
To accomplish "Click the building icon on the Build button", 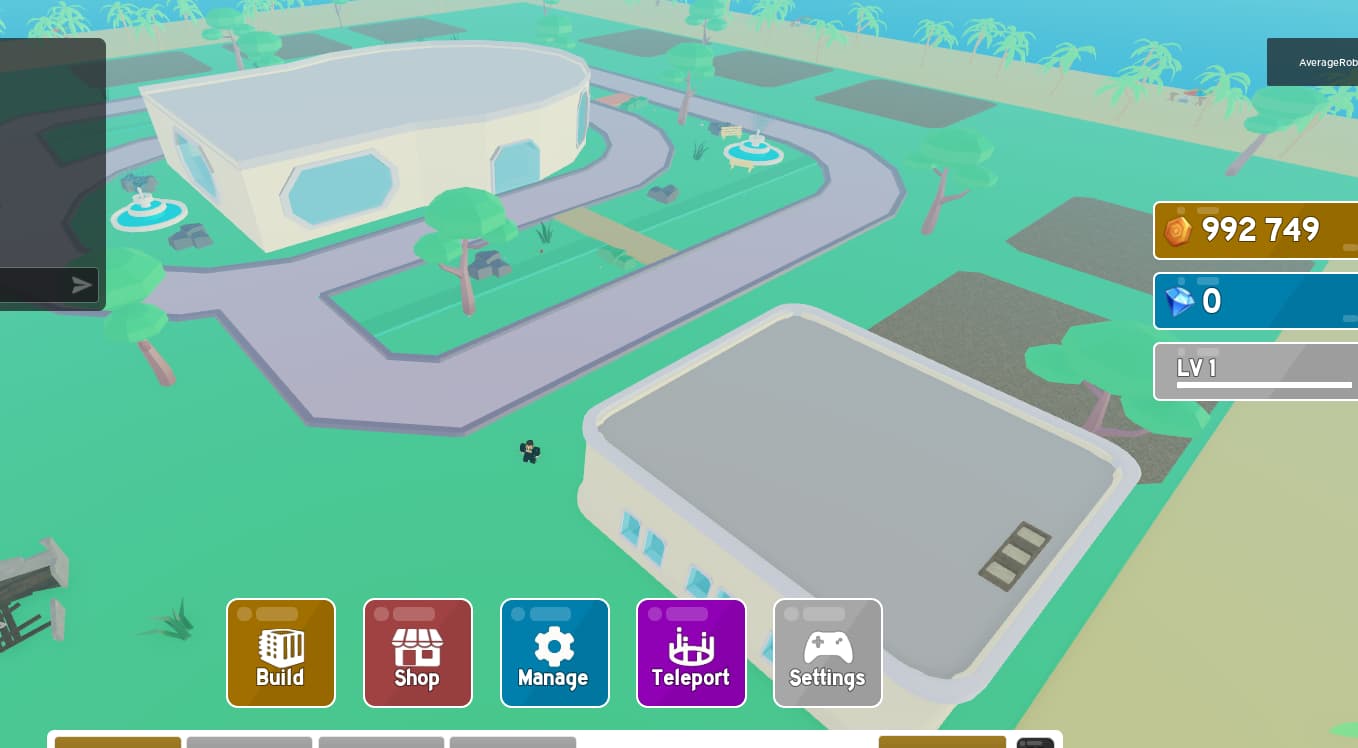I will tap(280, 646).
